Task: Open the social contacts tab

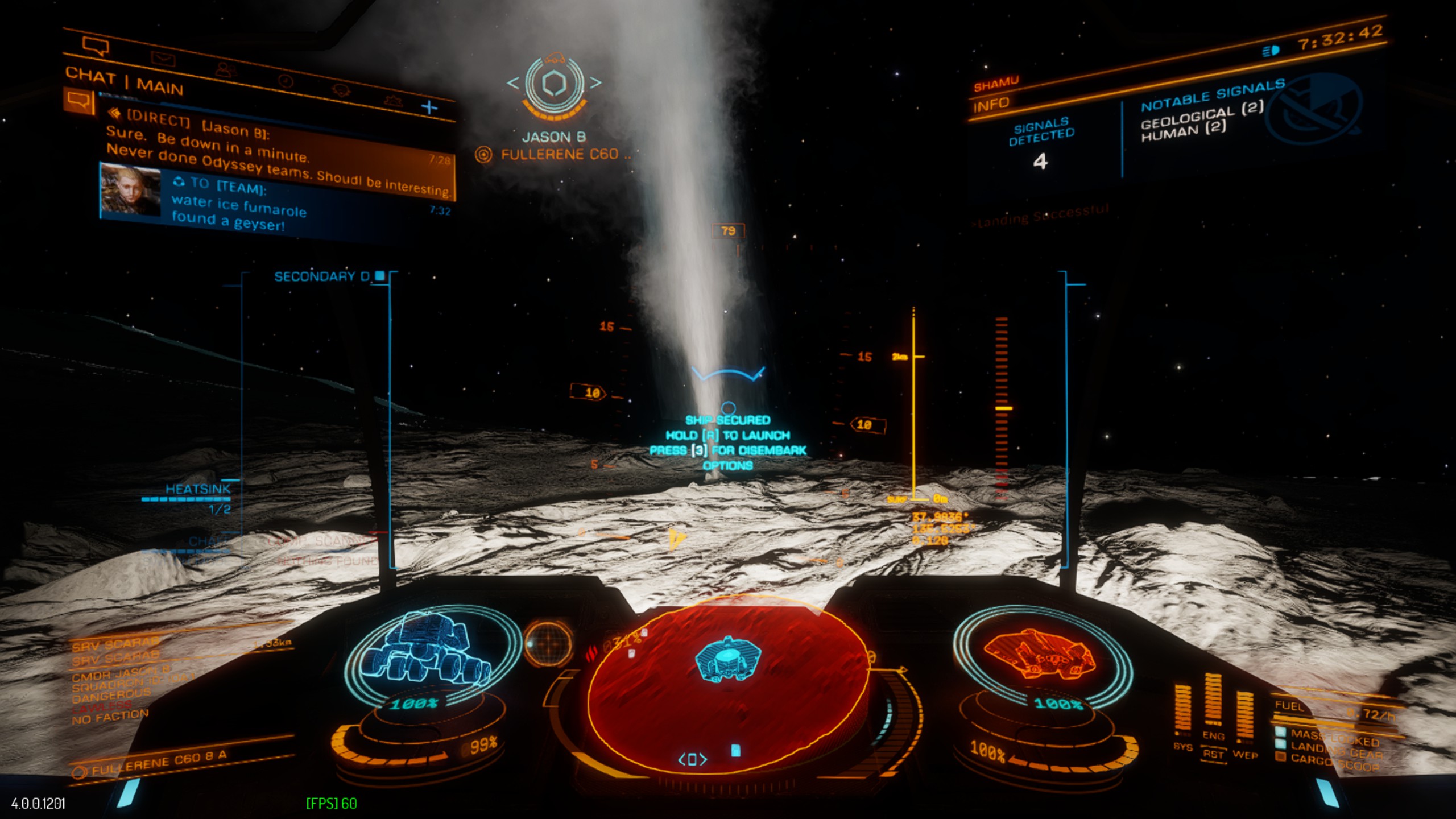Action: pyautogui.click(x=226, y=69)
